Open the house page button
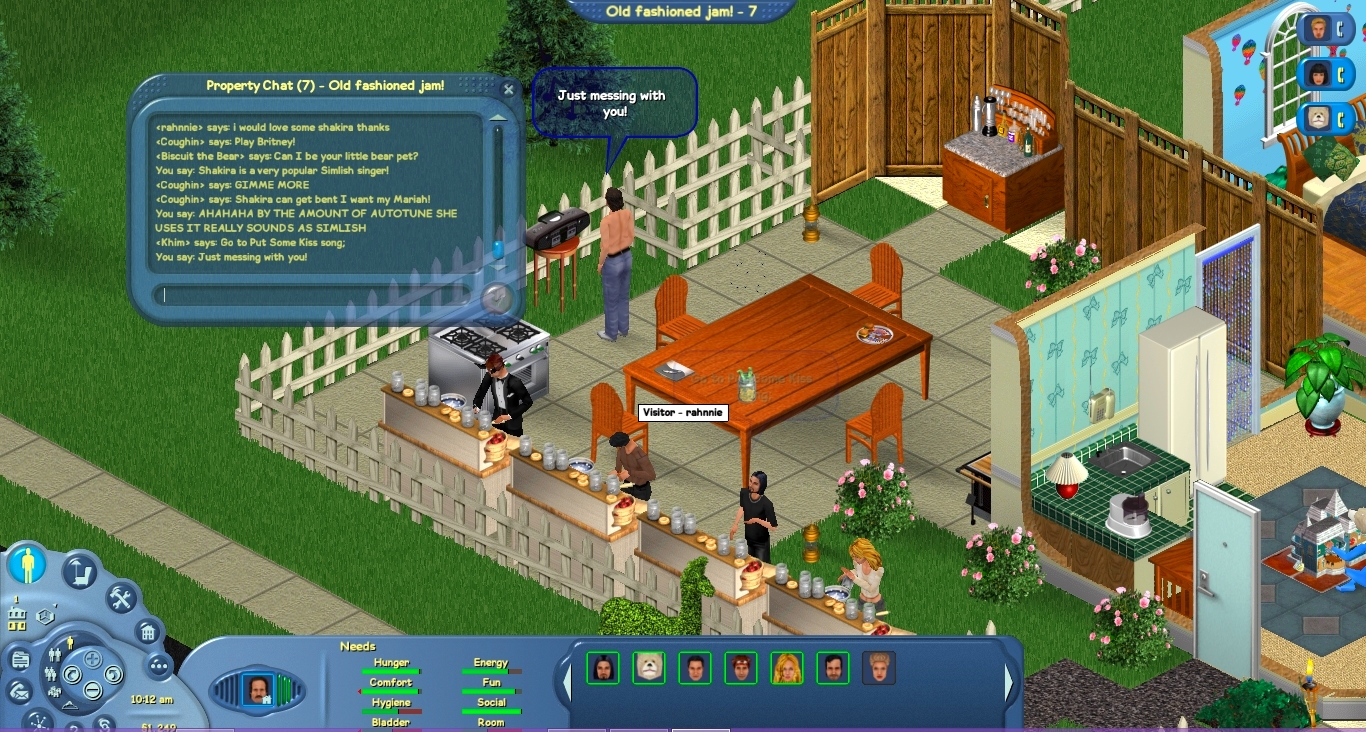The height and width of the screenshot is (732, 1366). [x=147, y=632]
